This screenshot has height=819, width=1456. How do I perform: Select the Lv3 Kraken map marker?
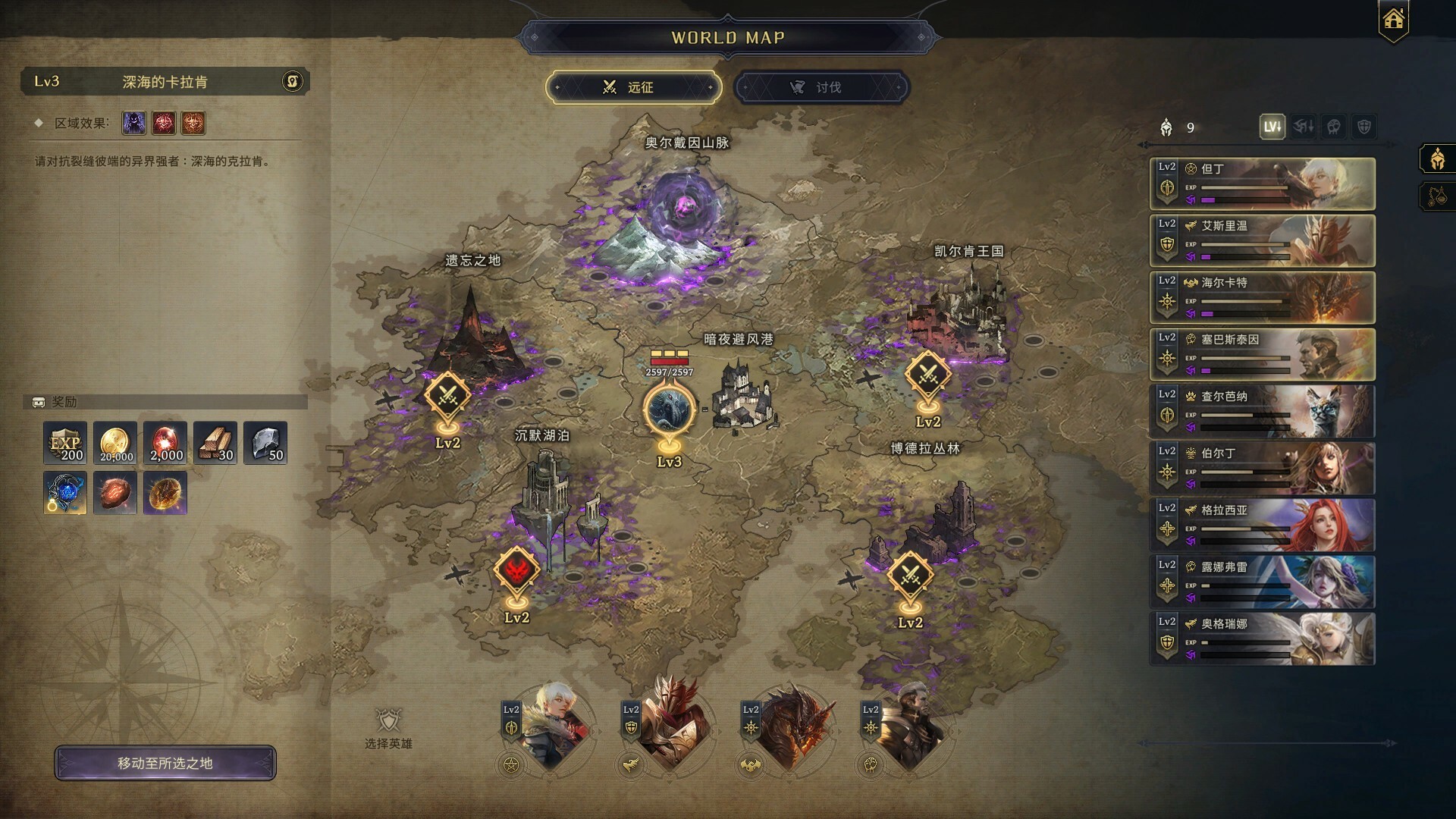click(669, 410)
